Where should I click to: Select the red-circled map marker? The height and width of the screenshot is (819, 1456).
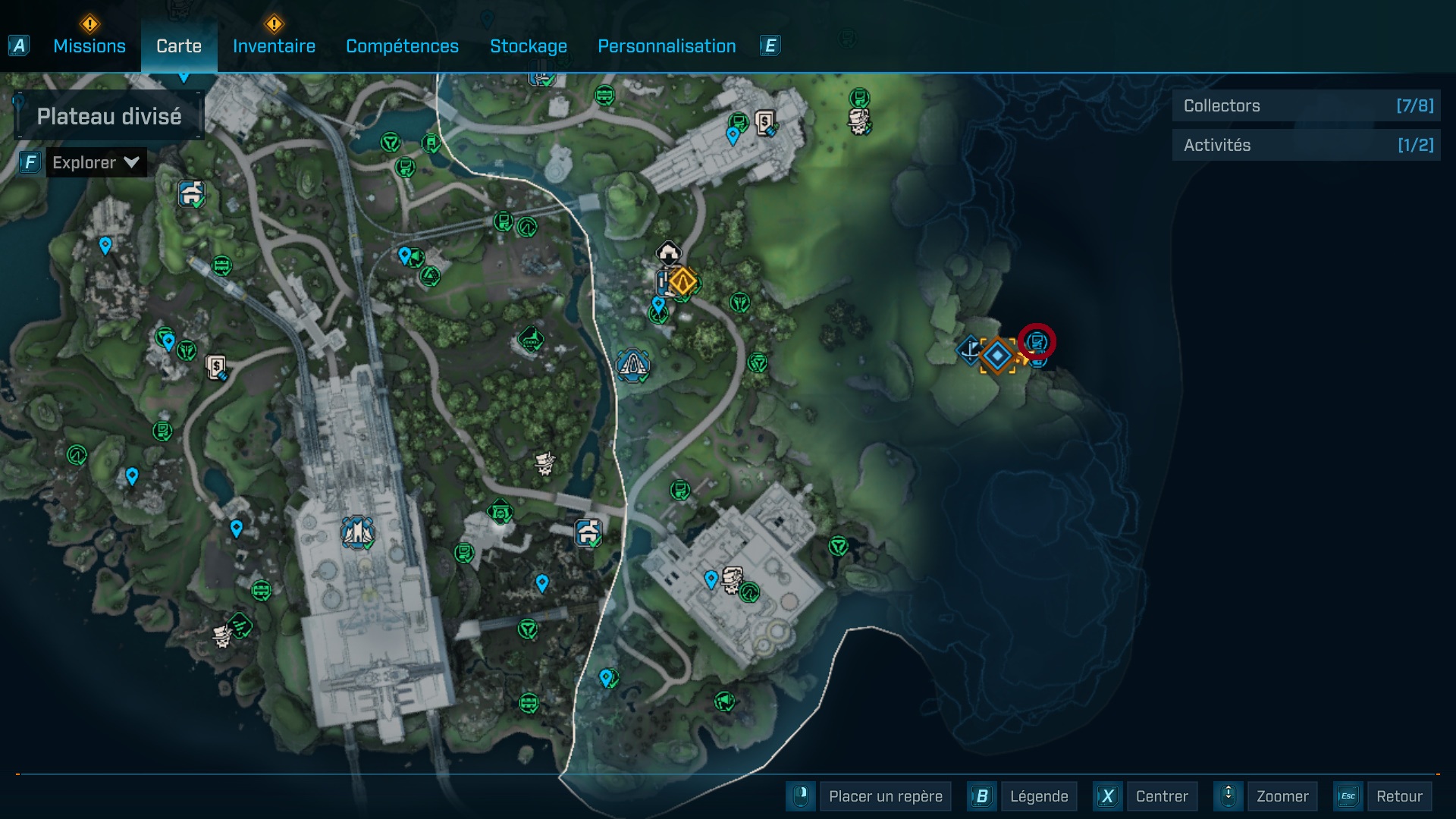pyautogui.click(x=1037, y=342)
